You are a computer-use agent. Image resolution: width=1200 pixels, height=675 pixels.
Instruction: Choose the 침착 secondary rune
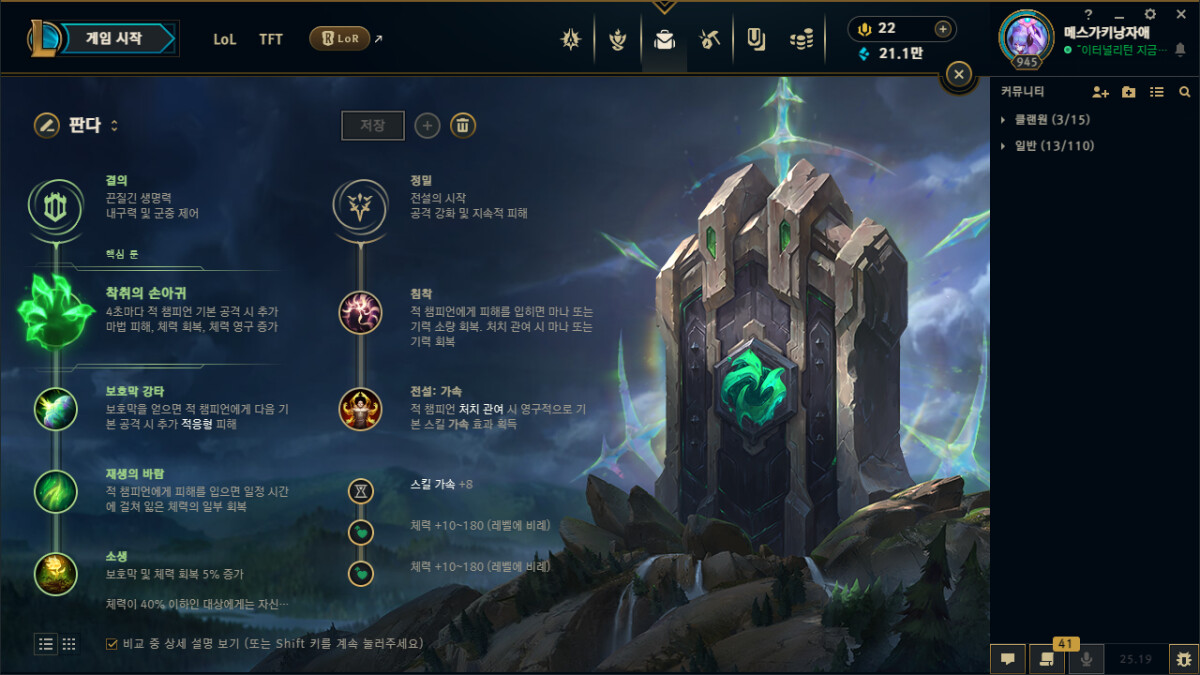click(360, 312)
